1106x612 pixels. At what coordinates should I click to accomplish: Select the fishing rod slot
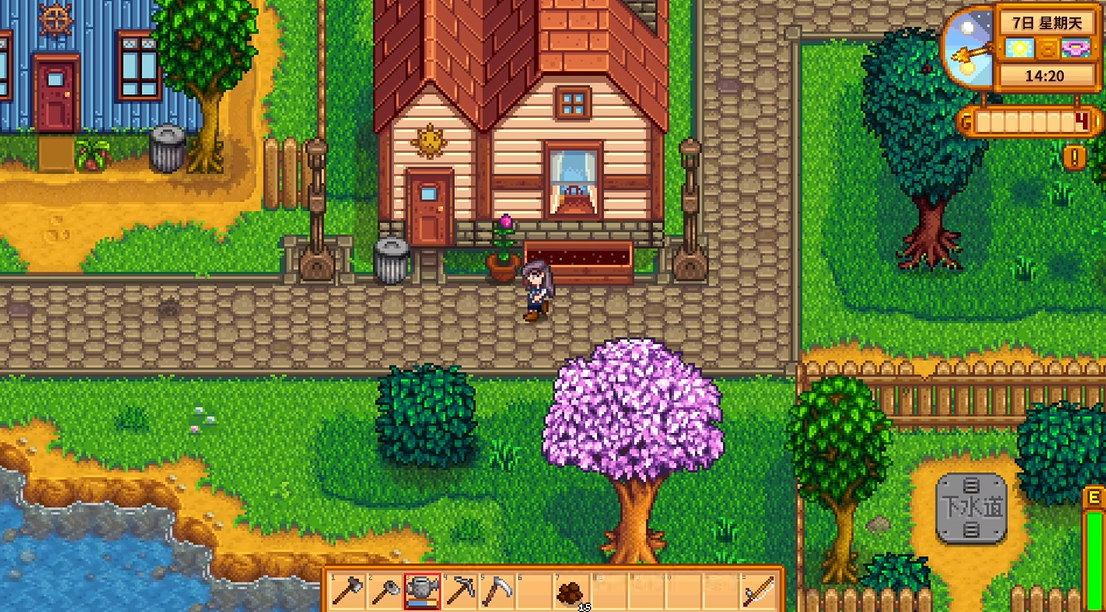pos(759,591)
